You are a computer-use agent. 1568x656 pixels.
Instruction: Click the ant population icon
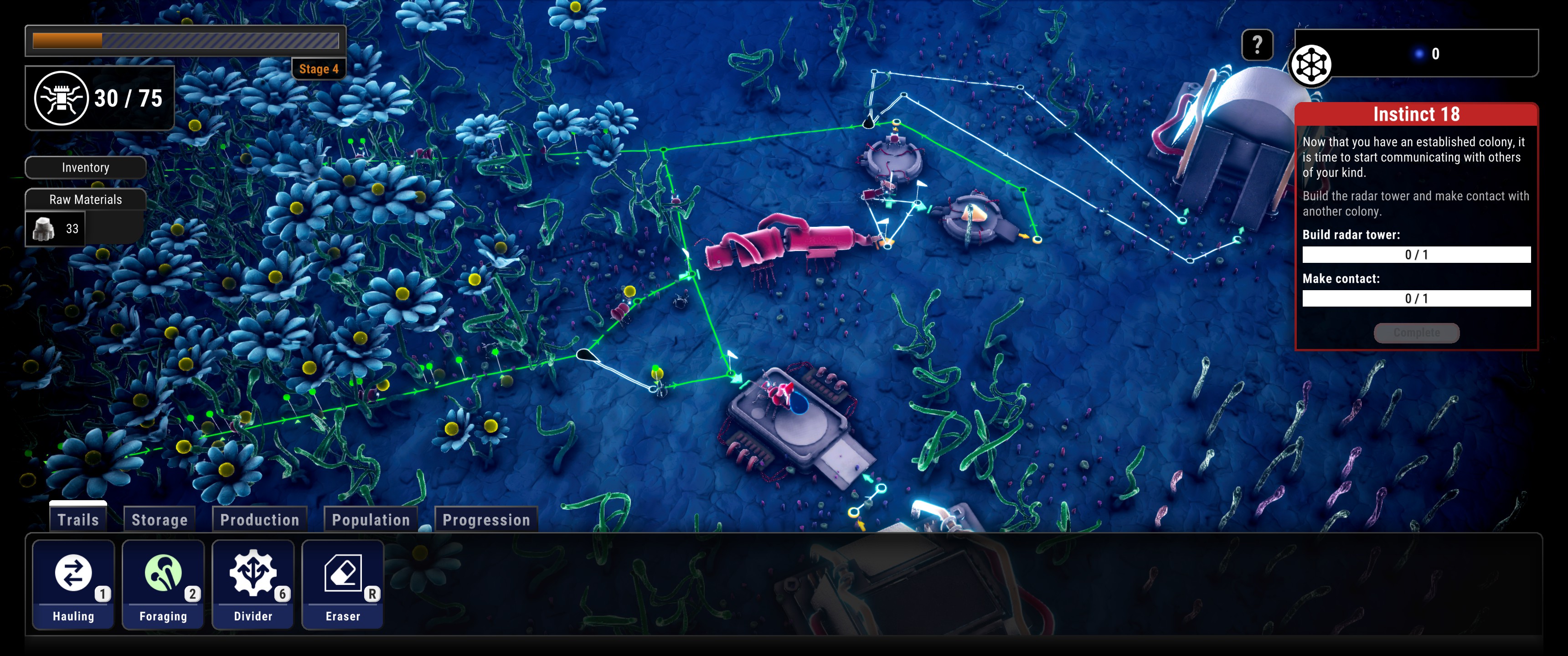pos(61,98)
